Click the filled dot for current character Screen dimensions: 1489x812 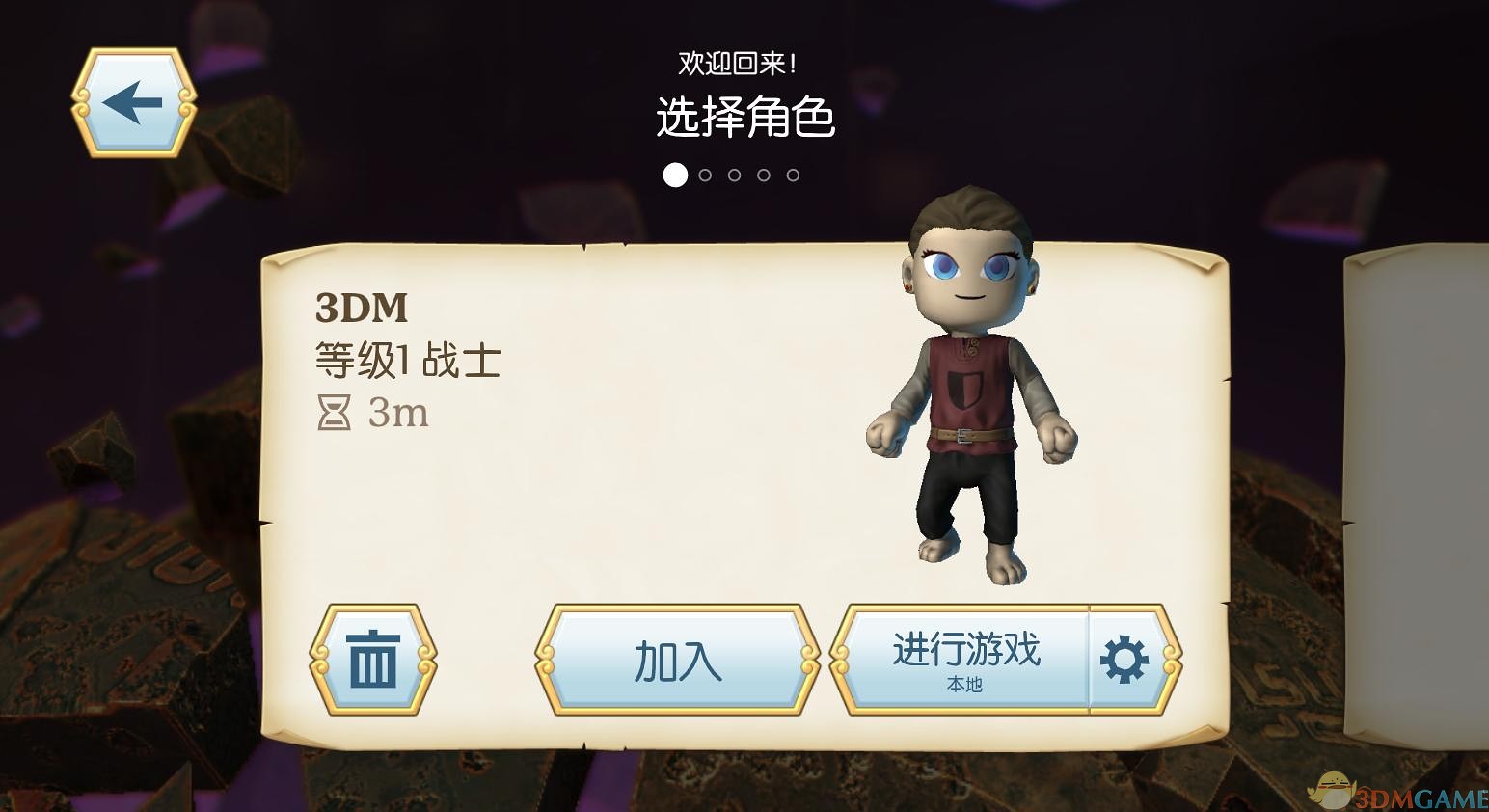pos(674,176)
